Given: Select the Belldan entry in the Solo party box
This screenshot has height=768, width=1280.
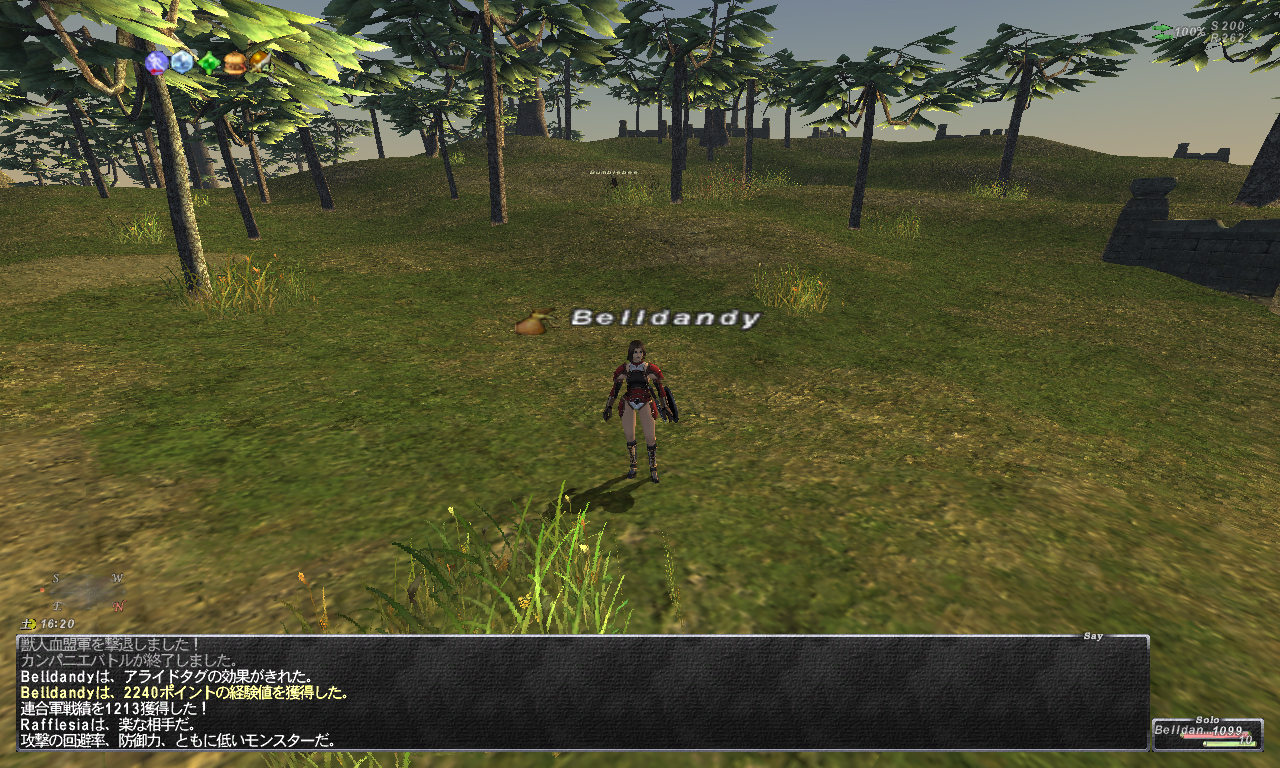Looking at the screenshot, I should [x=1206, y=735].
